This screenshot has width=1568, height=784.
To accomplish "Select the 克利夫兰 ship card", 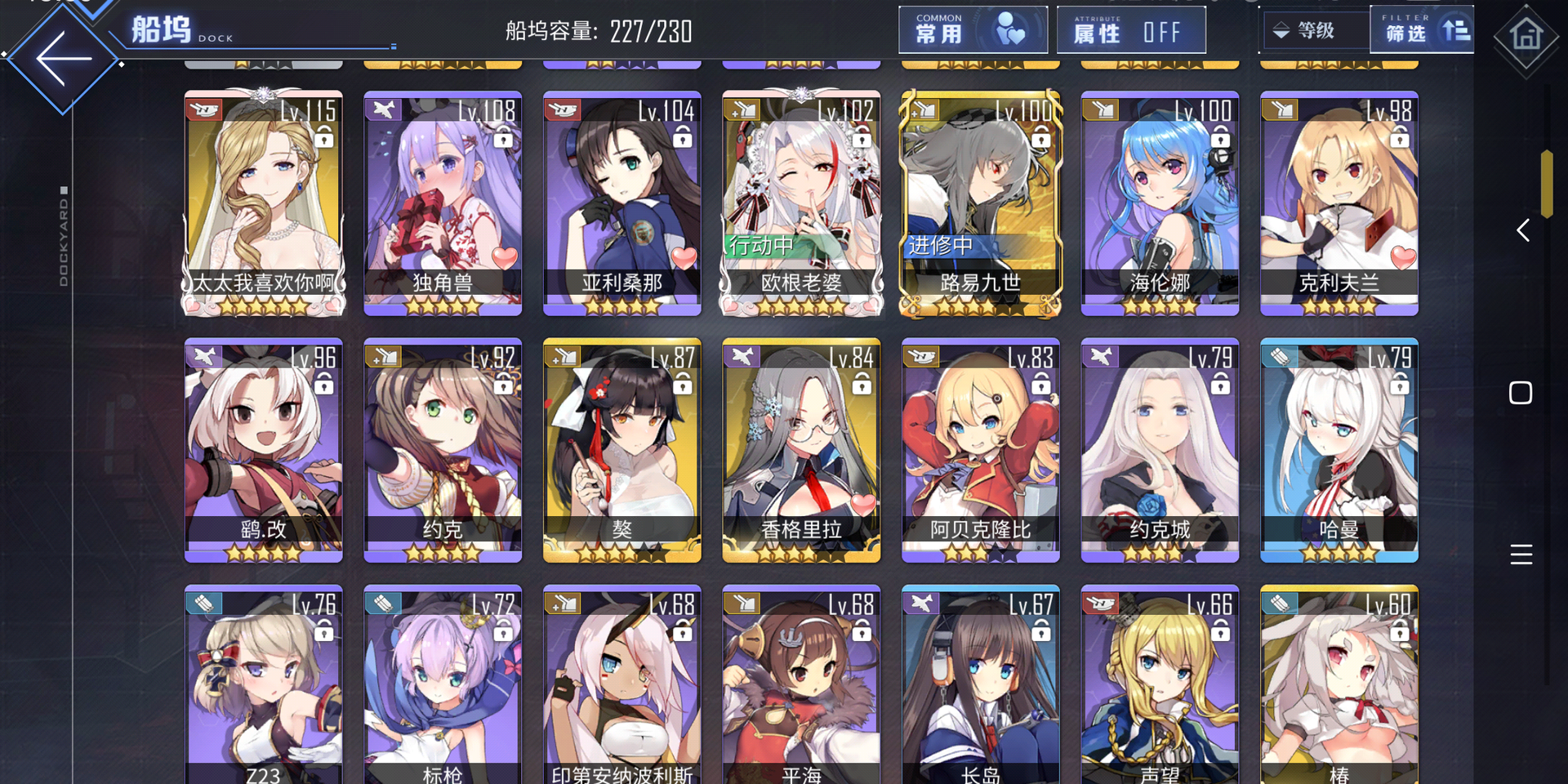I will pos(1339,203).
